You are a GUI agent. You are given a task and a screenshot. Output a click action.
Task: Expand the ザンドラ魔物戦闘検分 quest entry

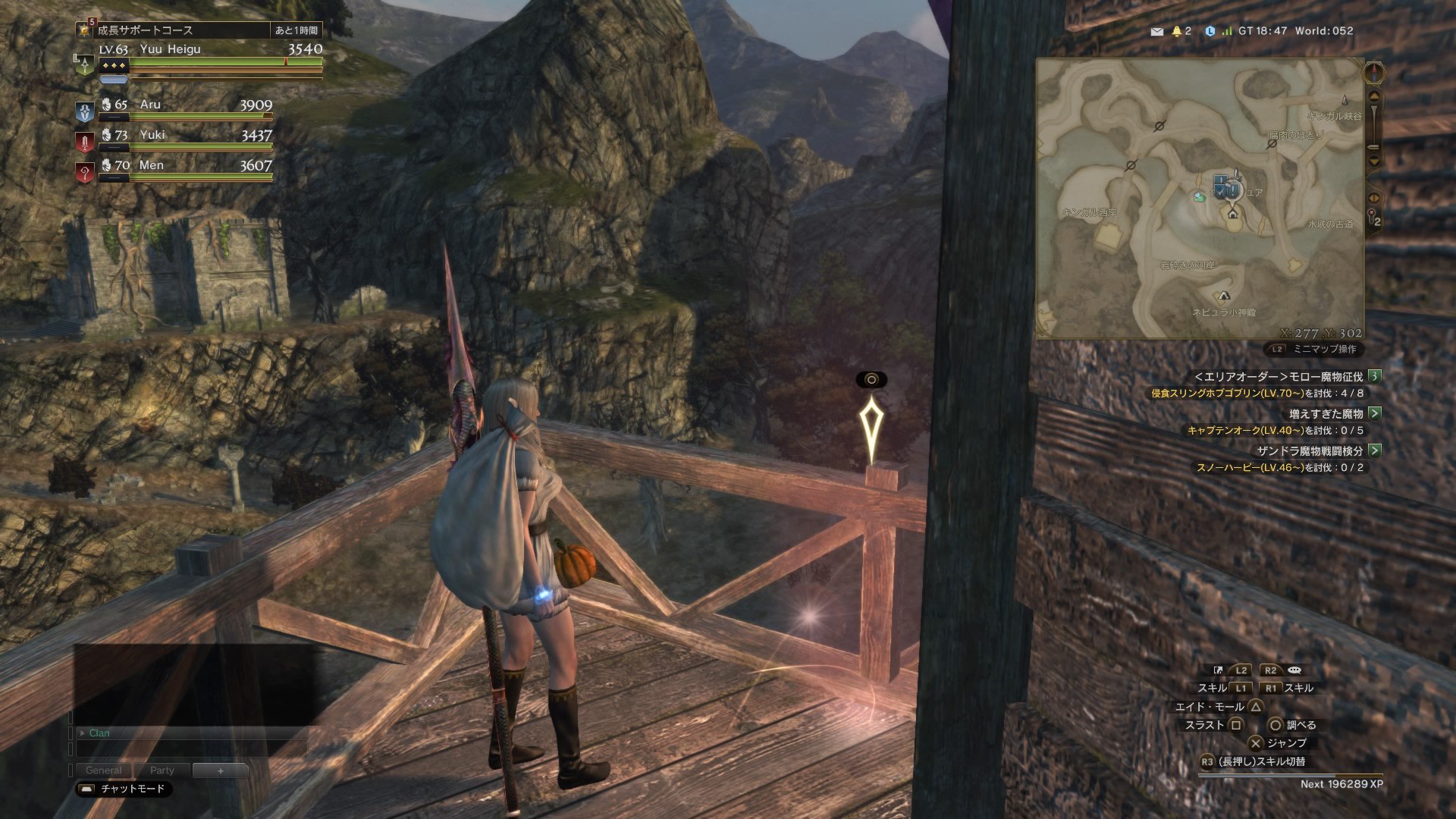(x=1374, y=450)
